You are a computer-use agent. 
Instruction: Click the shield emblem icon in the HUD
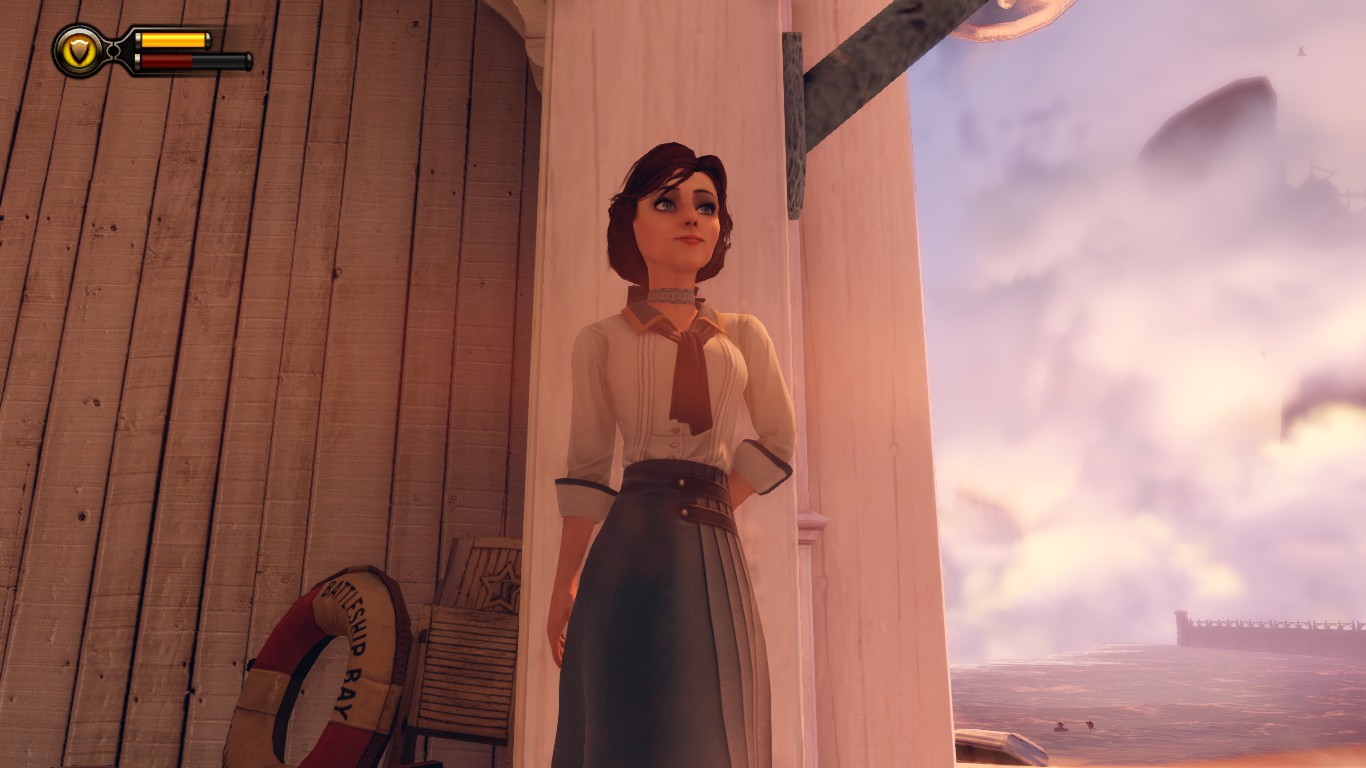[79, 50]
